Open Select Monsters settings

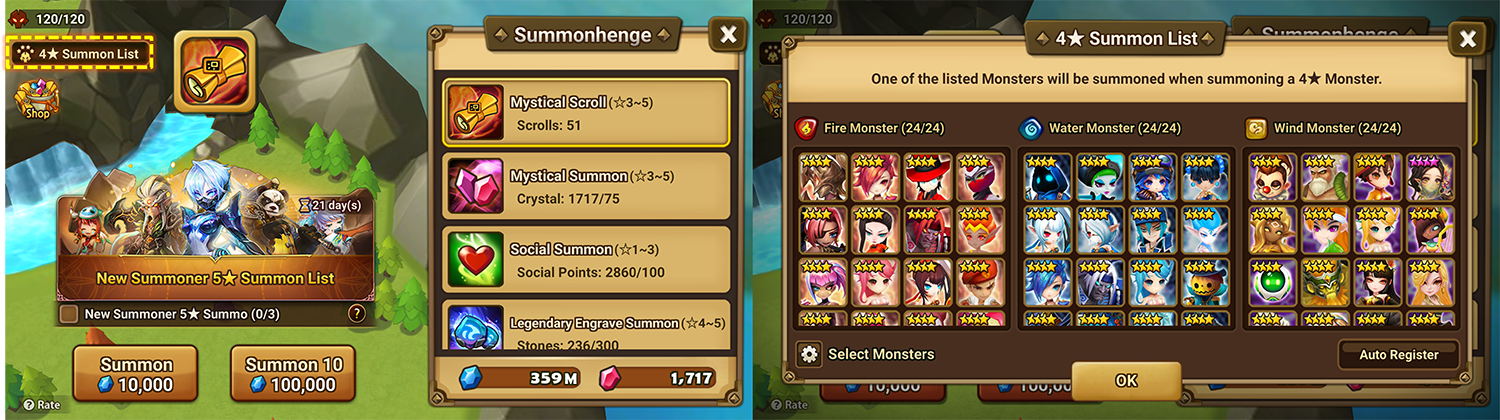pos(868,354)
